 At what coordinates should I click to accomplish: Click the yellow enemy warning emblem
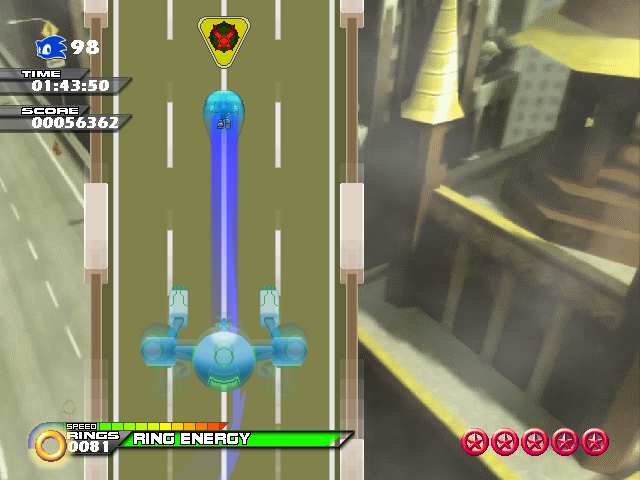[224, 41]
